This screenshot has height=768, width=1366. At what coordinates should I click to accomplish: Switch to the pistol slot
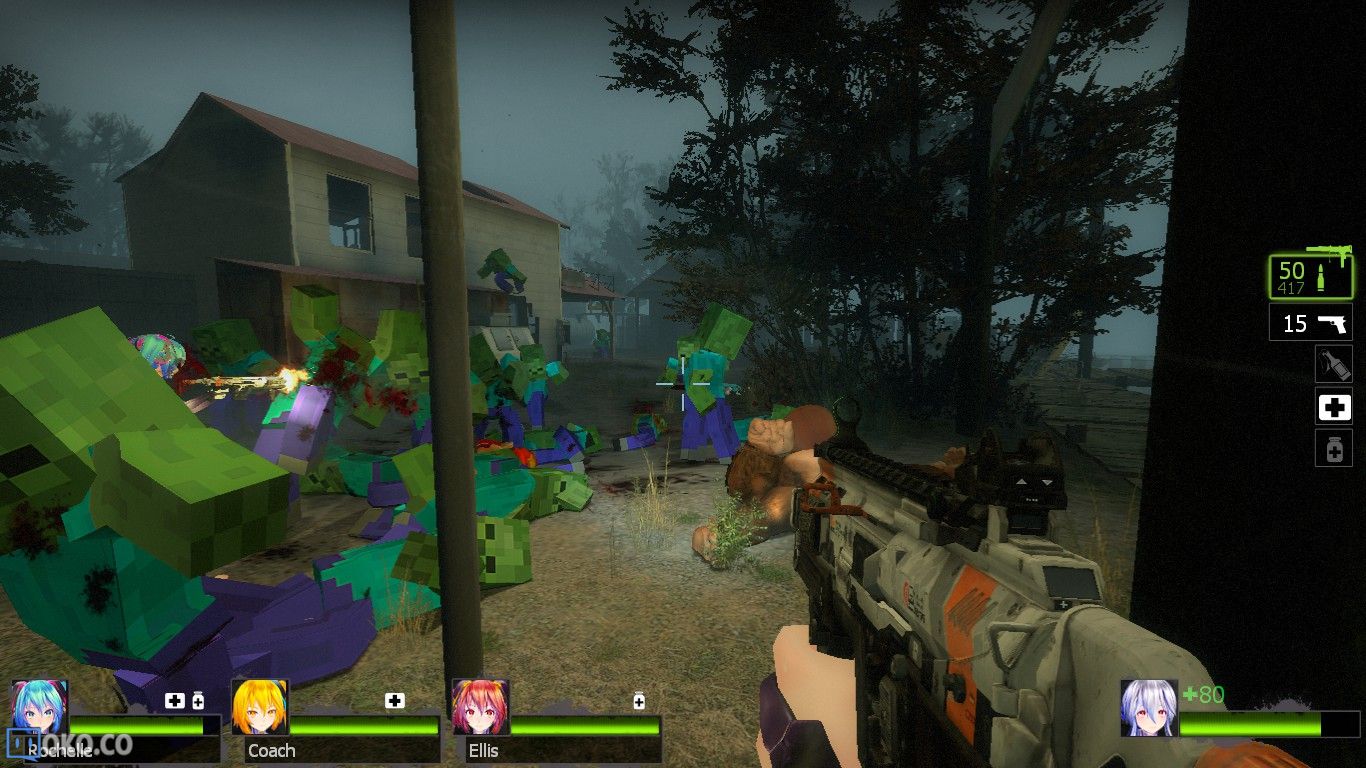(x=1310, y=323)
